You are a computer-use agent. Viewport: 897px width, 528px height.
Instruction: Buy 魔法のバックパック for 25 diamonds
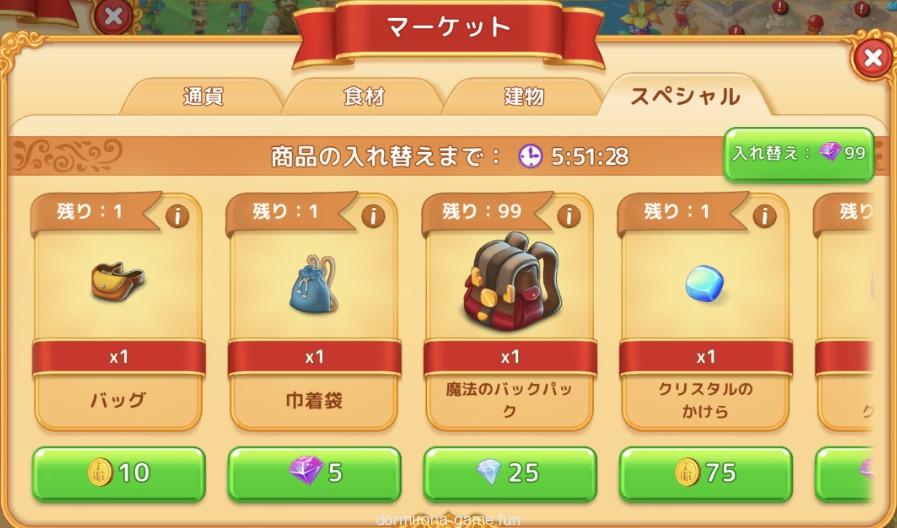[x=510, y=472]
